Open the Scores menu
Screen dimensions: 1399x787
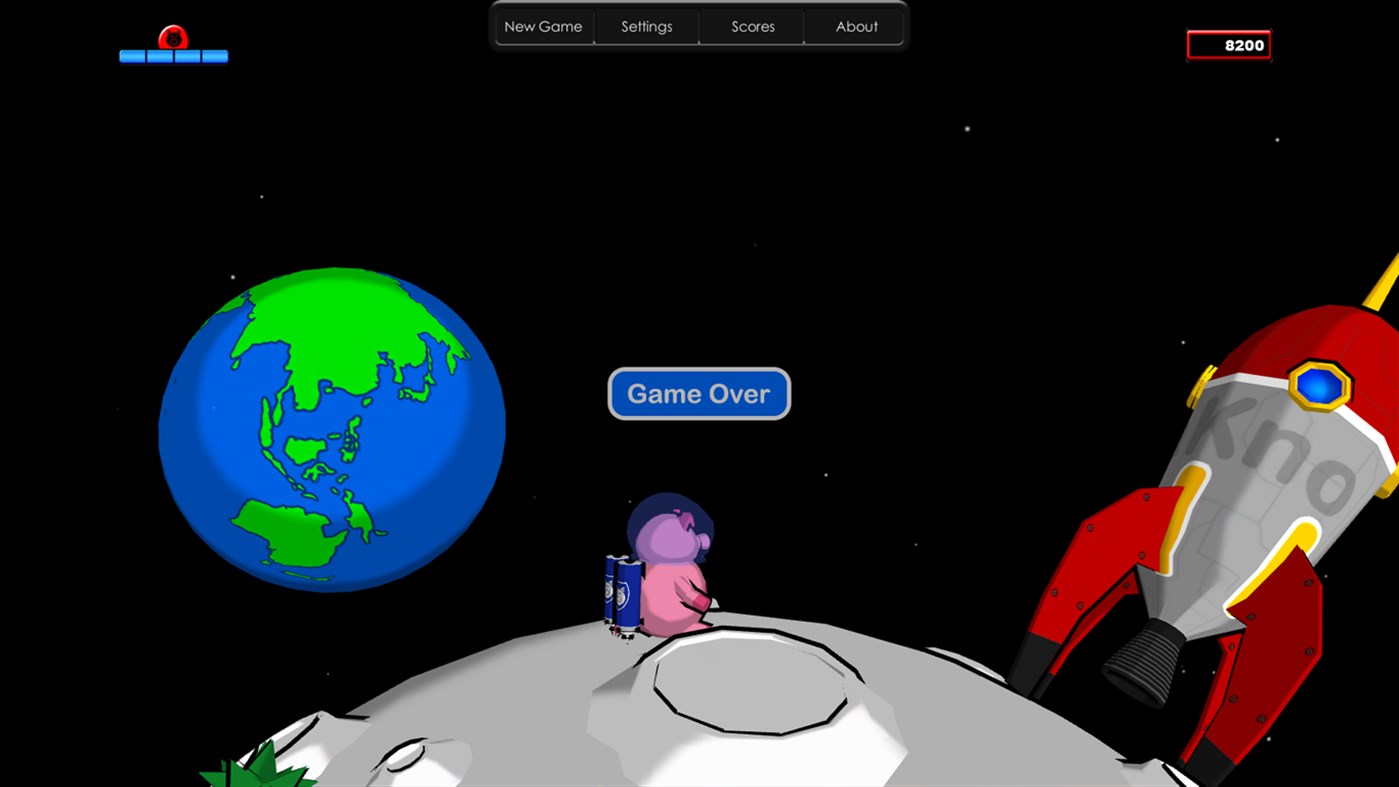coord(752,26)
